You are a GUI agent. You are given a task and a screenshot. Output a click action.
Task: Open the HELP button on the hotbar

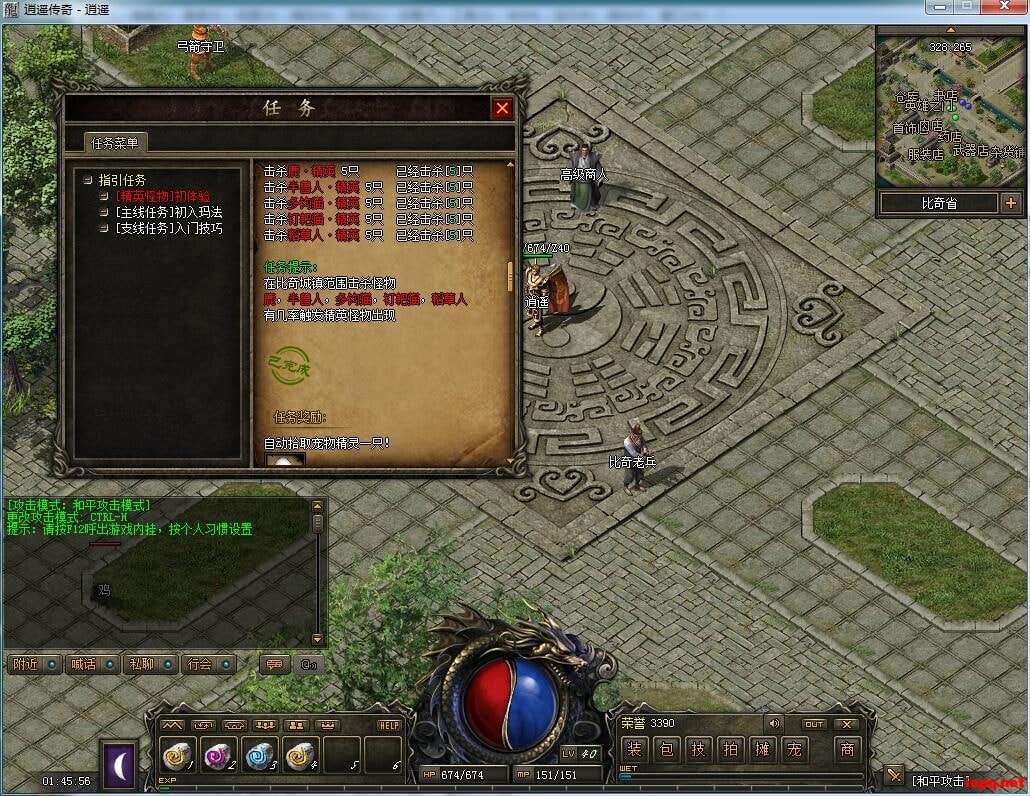[x=389, y=725]
